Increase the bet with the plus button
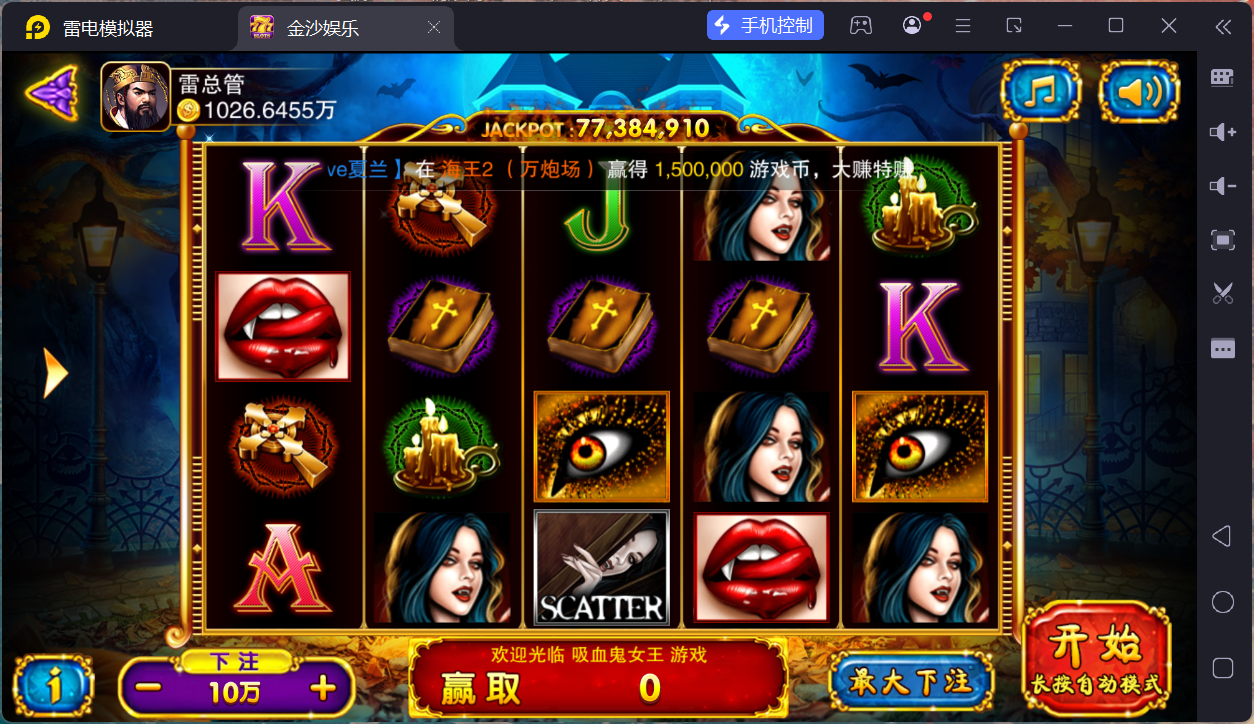Viewport: 1254px width, 724px height. coord(322,688)
